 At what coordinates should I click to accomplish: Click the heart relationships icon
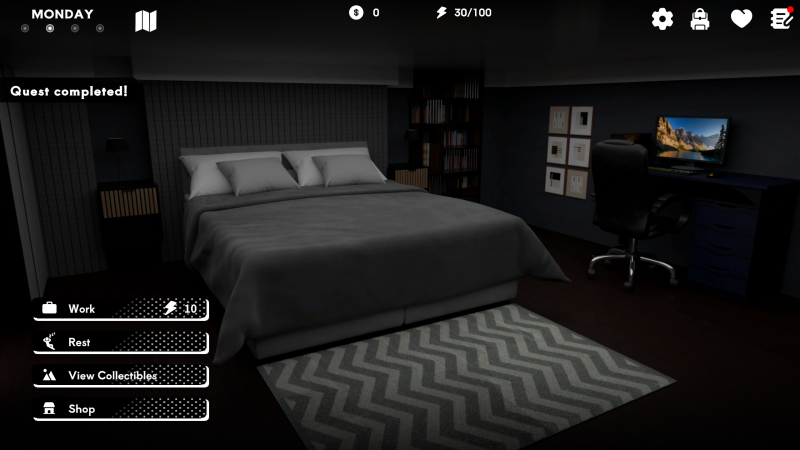pyautogui.click(x=741, y=19)
